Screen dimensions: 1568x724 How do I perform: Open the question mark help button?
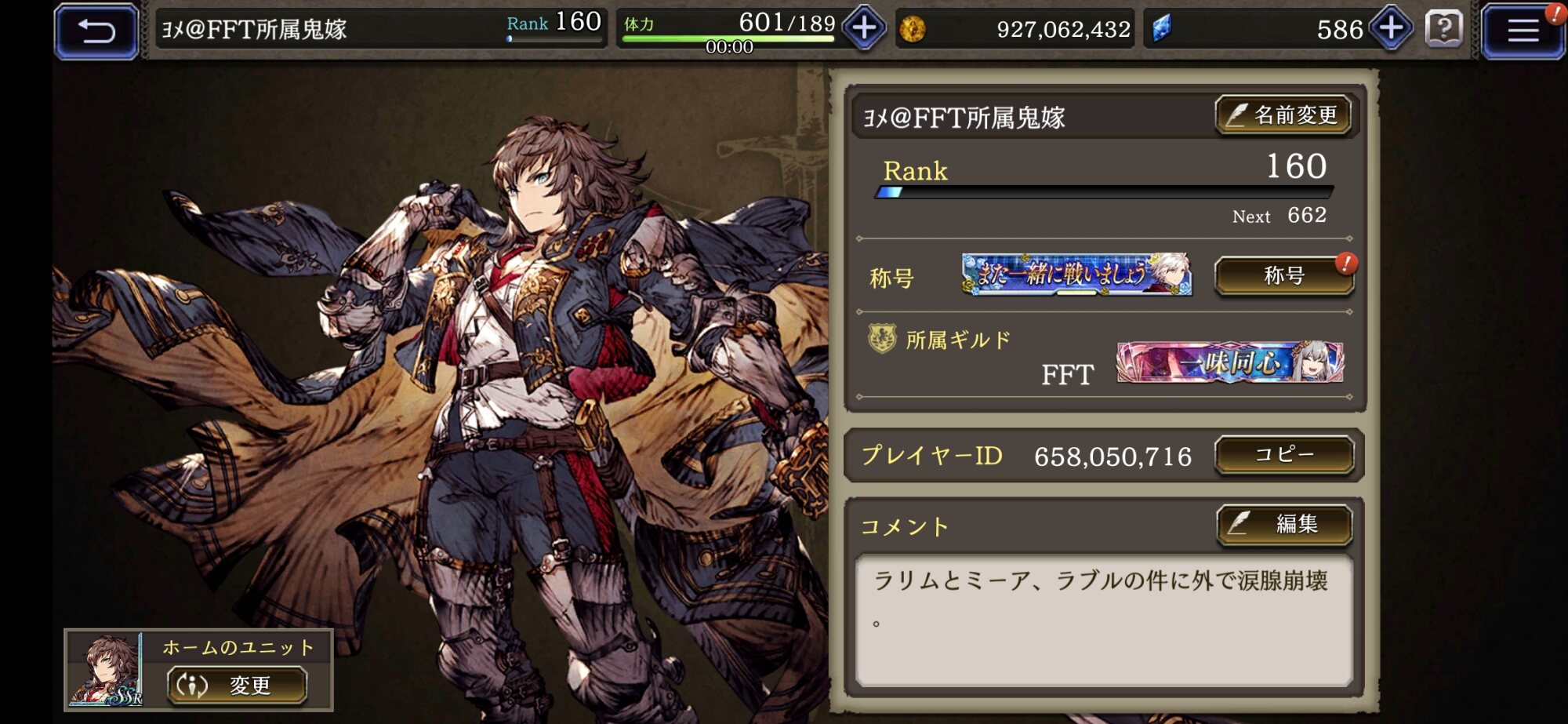coord(1443,30)
